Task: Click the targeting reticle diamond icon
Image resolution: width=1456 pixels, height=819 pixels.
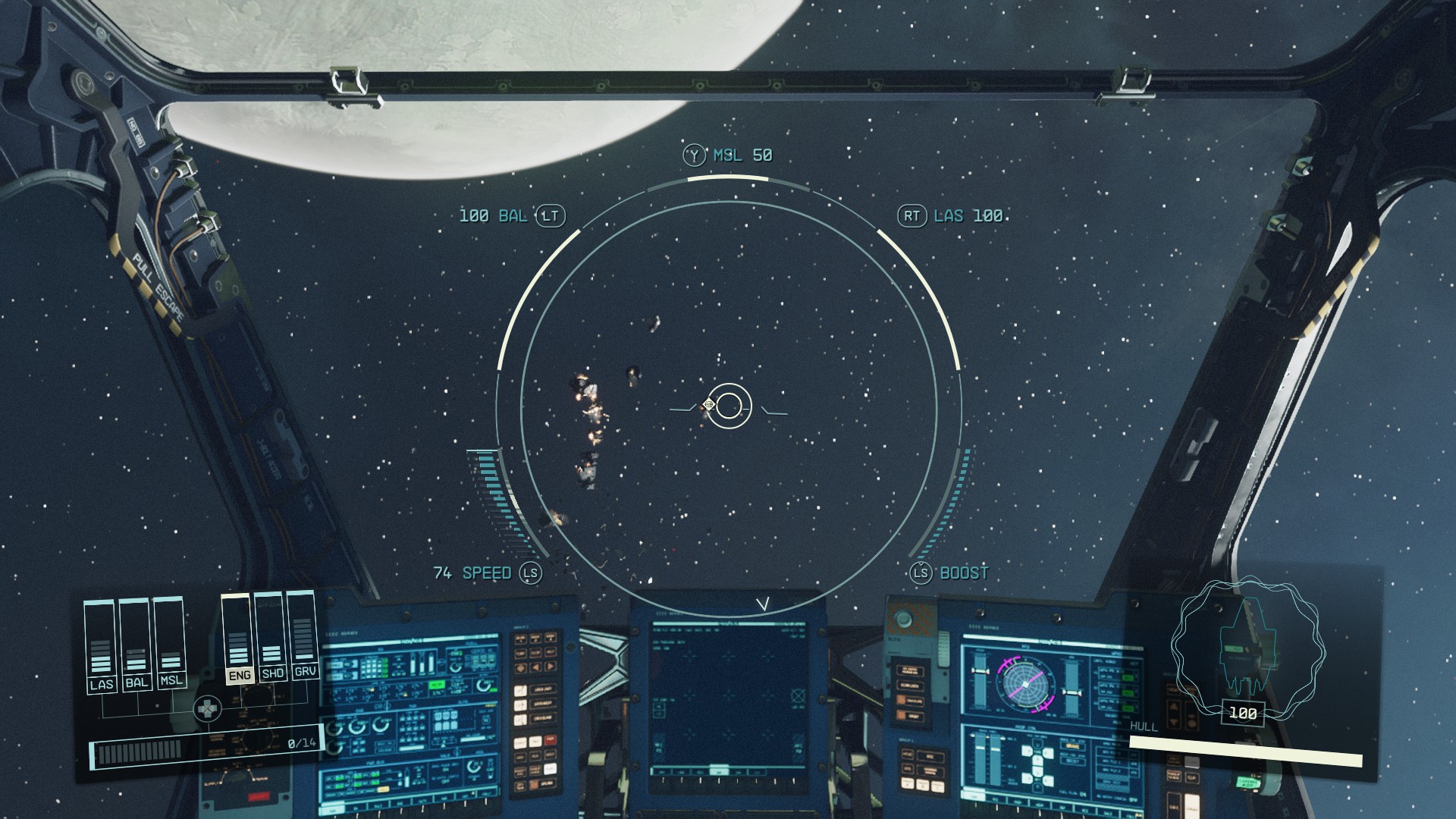Action: tap(708, 405)
